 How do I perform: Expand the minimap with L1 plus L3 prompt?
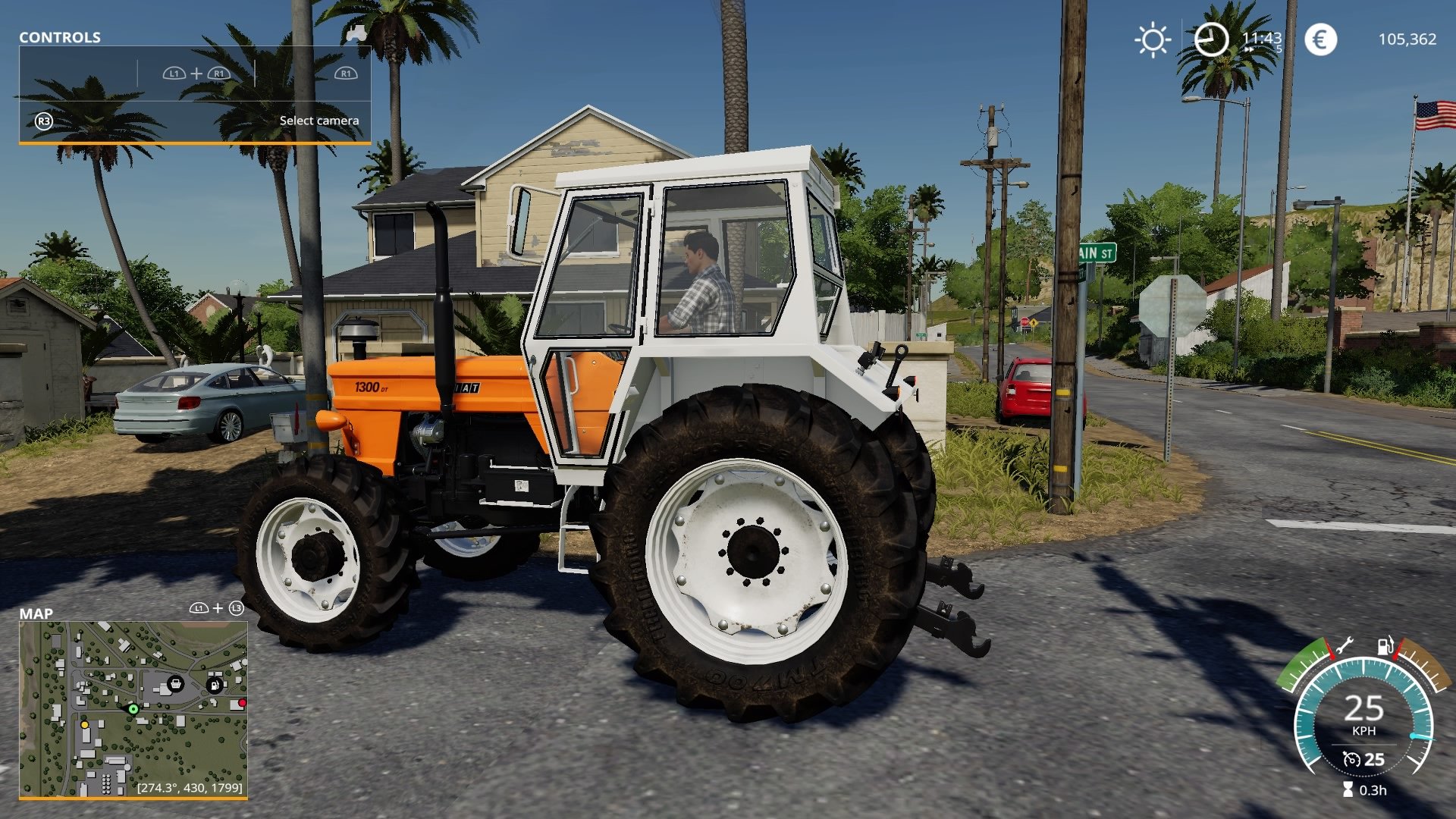coord(217,608)
